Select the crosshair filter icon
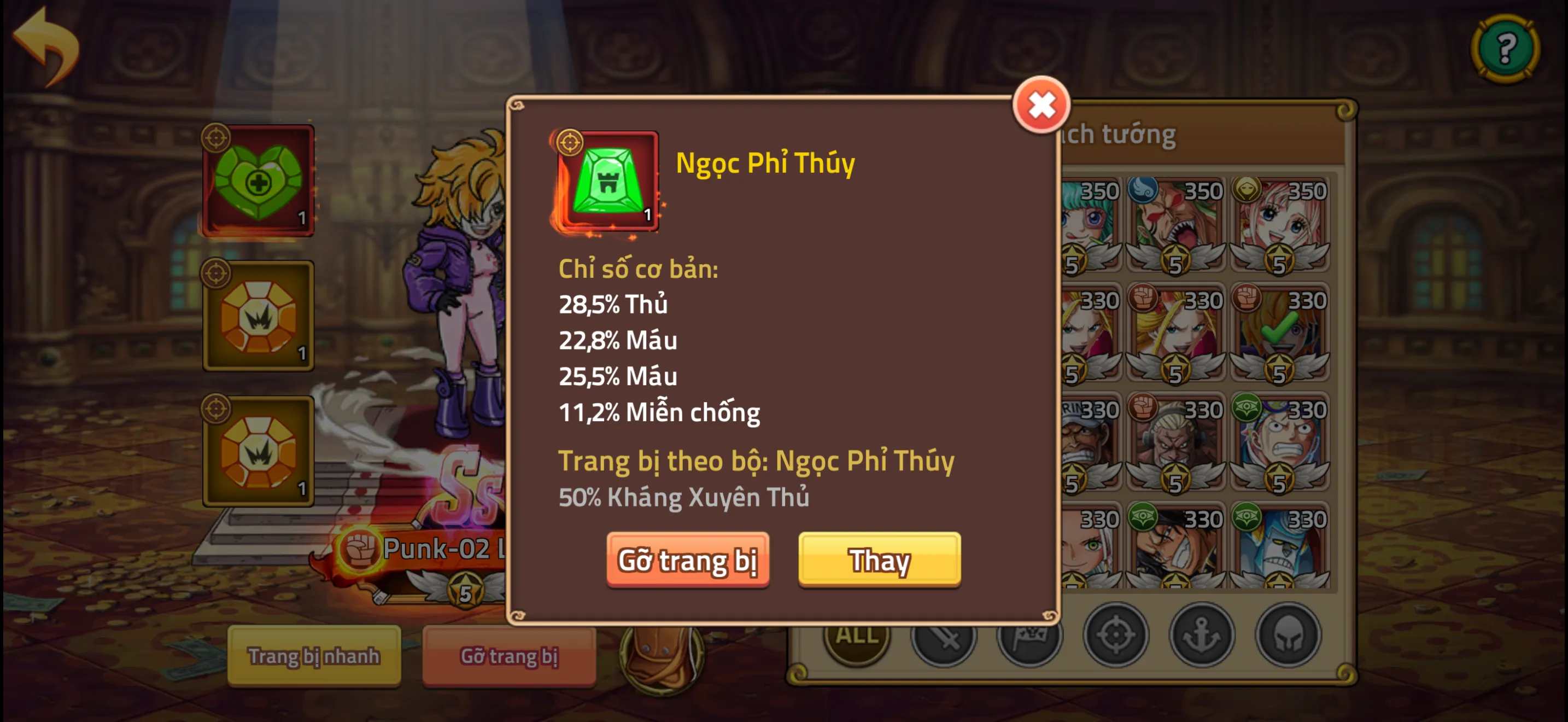This screenshot has width=1568, height=722. (x=1115, y=637)
